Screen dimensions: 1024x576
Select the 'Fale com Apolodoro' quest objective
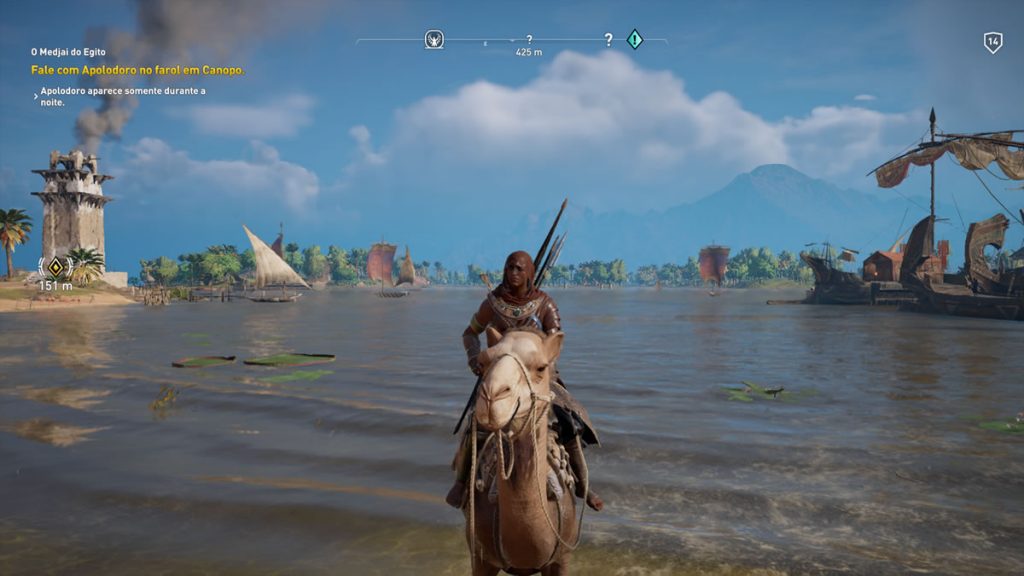click(x=138, y=70)
